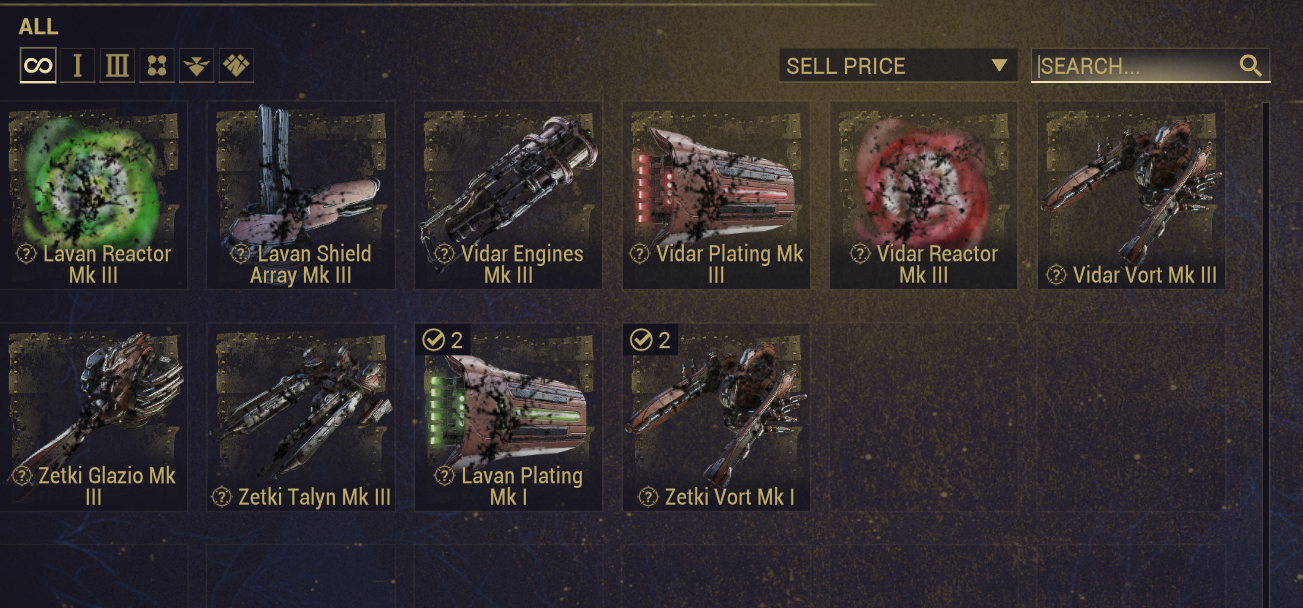
Task: Choose the Zetki Talyn Mk III item
Action: pos(301,417)
